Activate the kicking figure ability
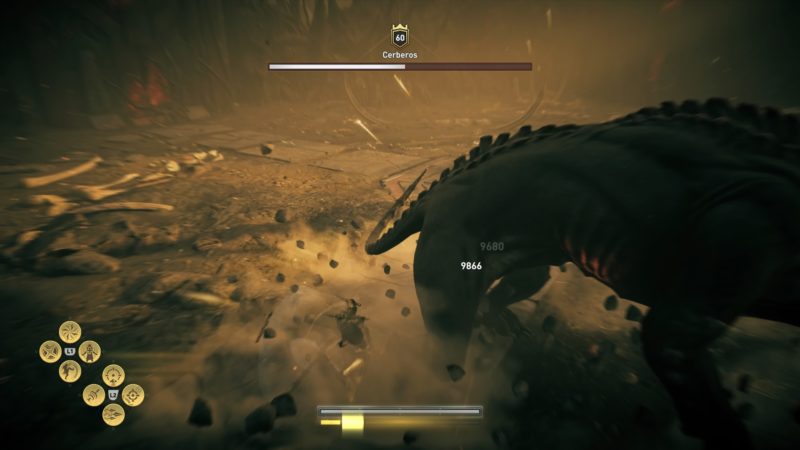Viewport: 800px width, 450px height. 70,371
